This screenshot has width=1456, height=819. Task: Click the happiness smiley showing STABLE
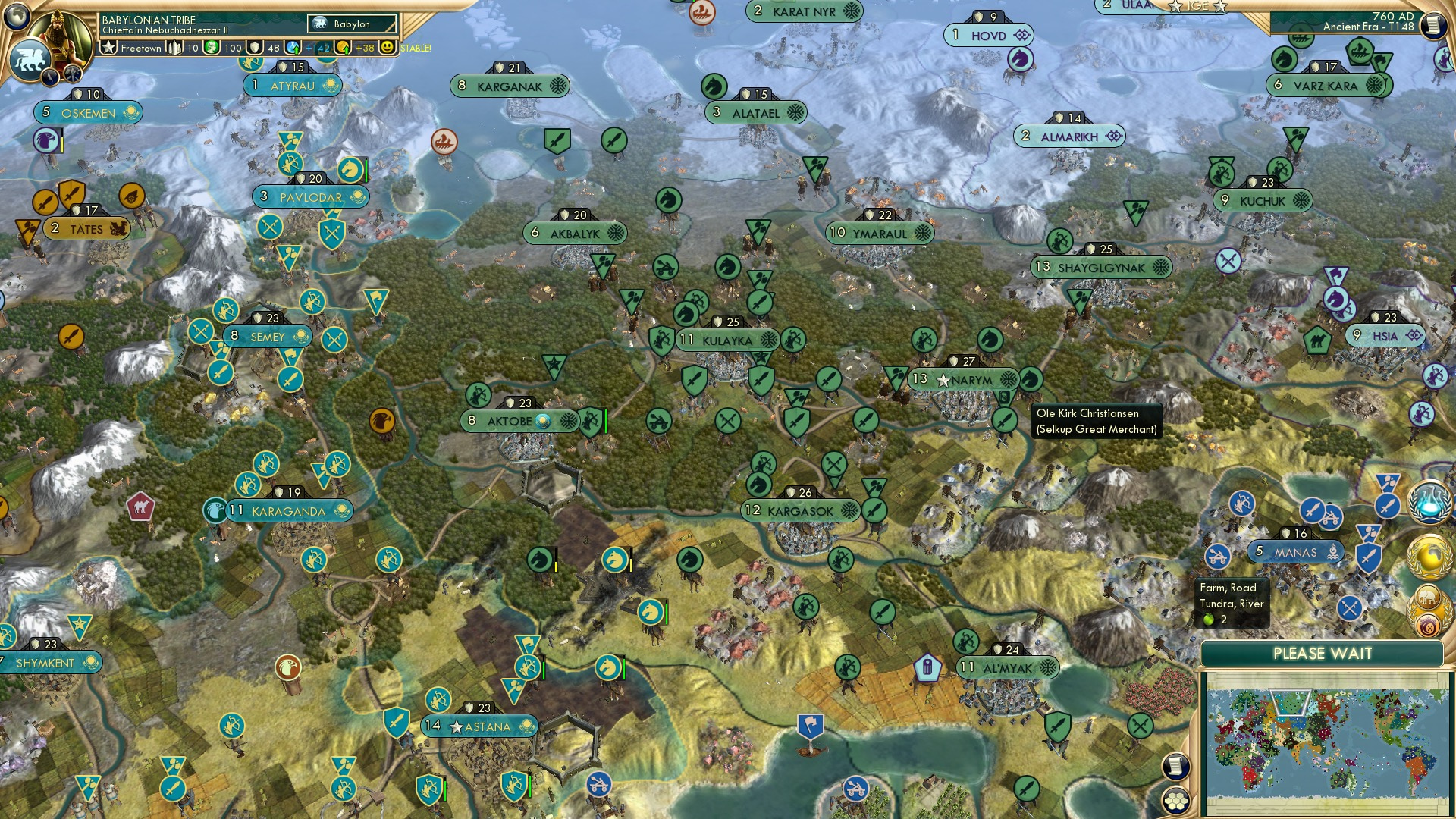(x=388, y=48)
